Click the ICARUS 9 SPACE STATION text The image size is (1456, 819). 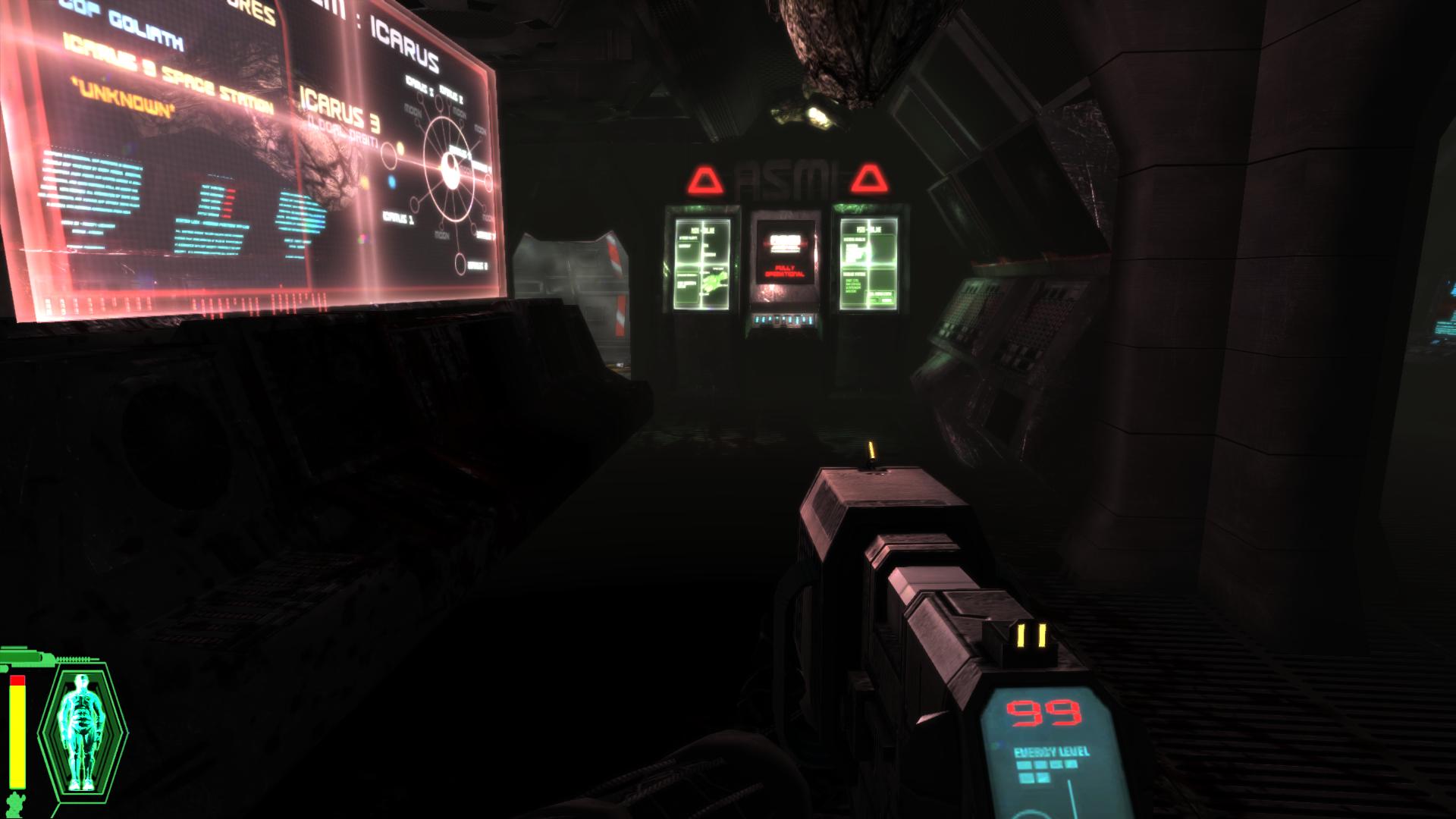point(168,68)
